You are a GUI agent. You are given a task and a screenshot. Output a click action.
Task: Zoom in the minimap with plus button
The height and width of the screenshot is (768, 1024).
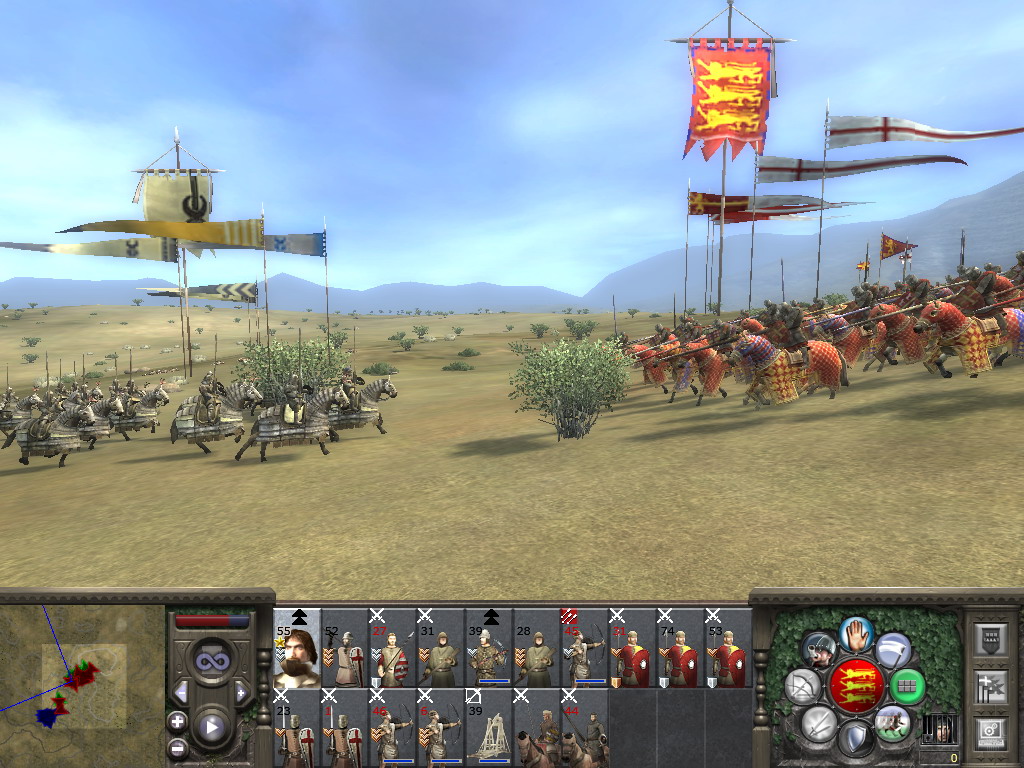pyautogui.click(x=177, y=721)
